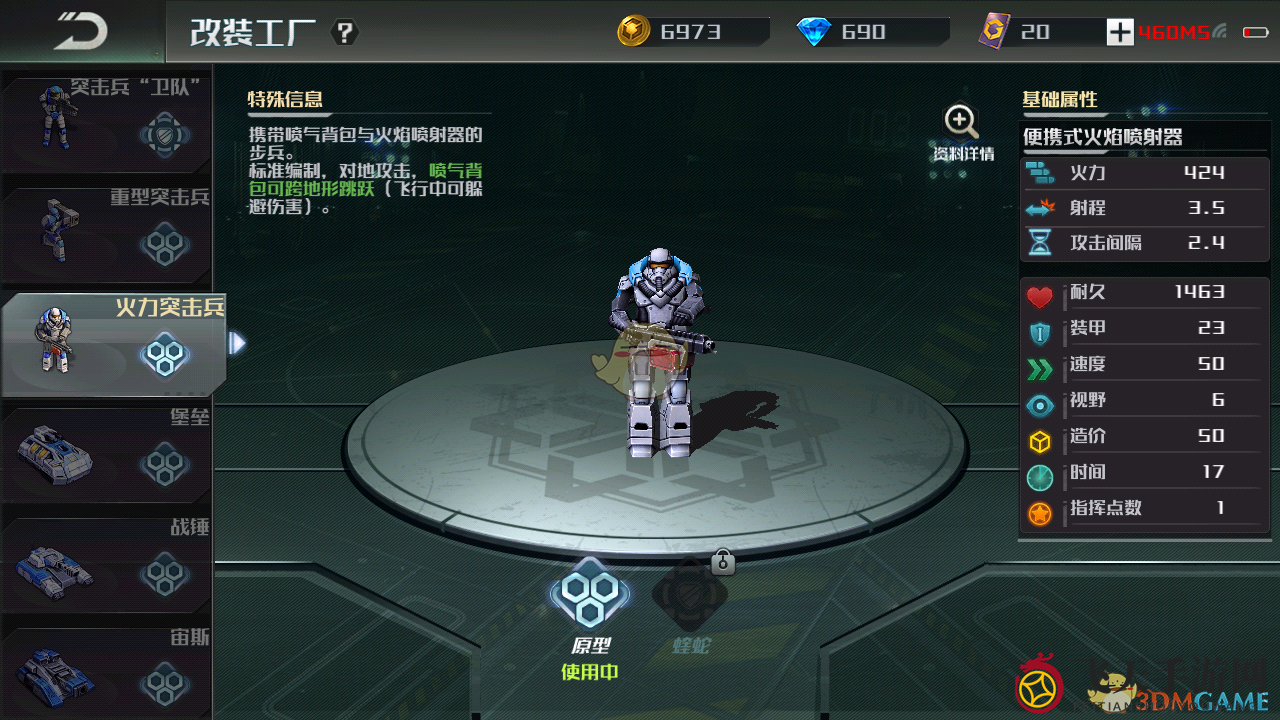Go back using the return arrow

point(80,31)
